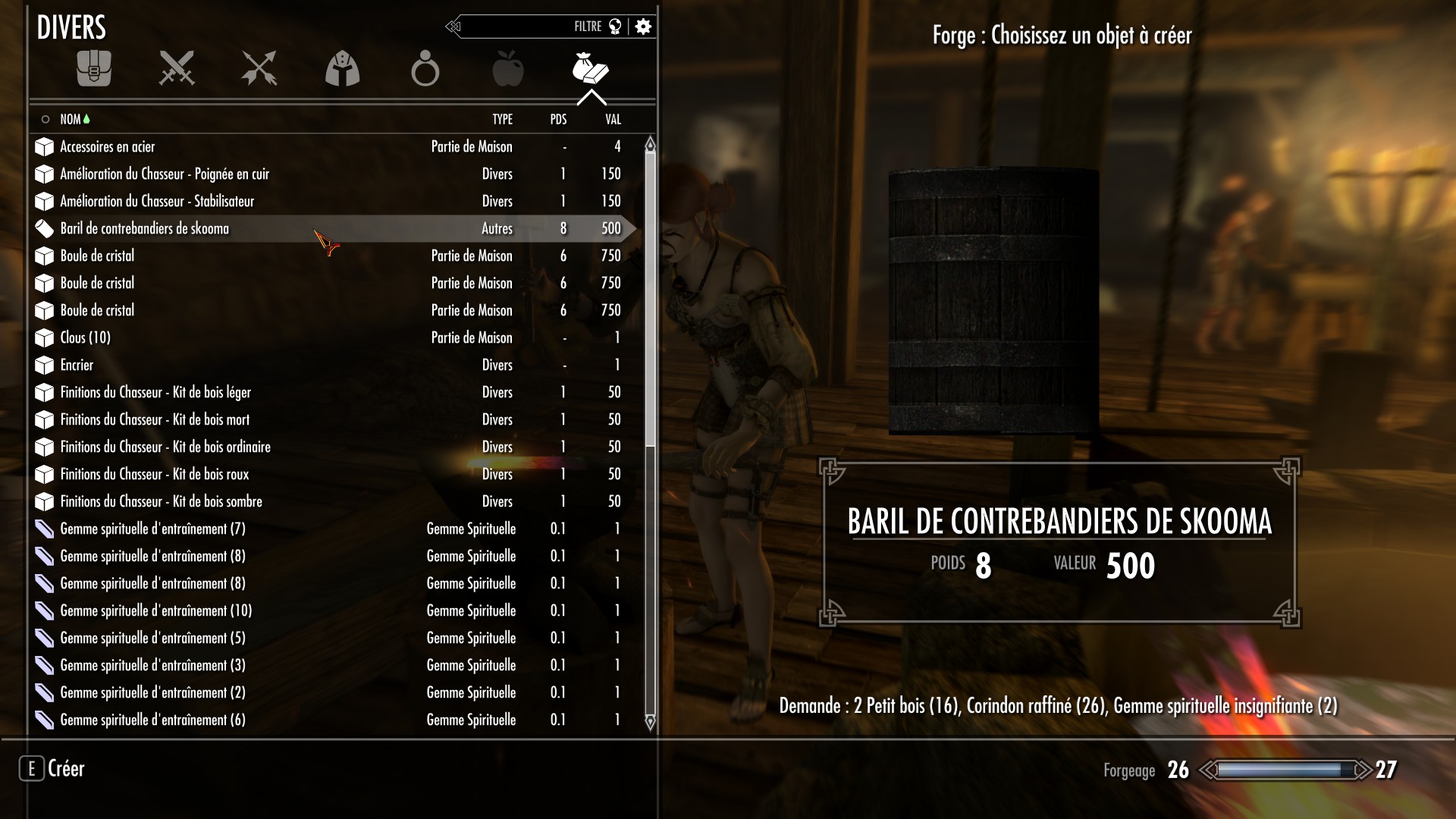The height and width of the screenshot is (819, 1456).
Task: Open the jewelry ring category
Action: coord(425,69)
